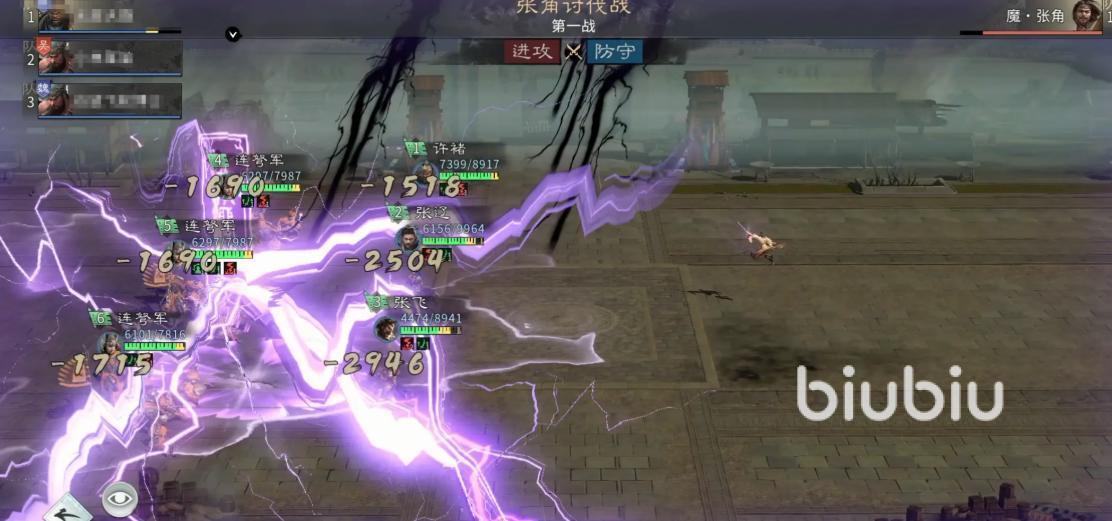Select the 防守 defender label

(x=613, y=51)
